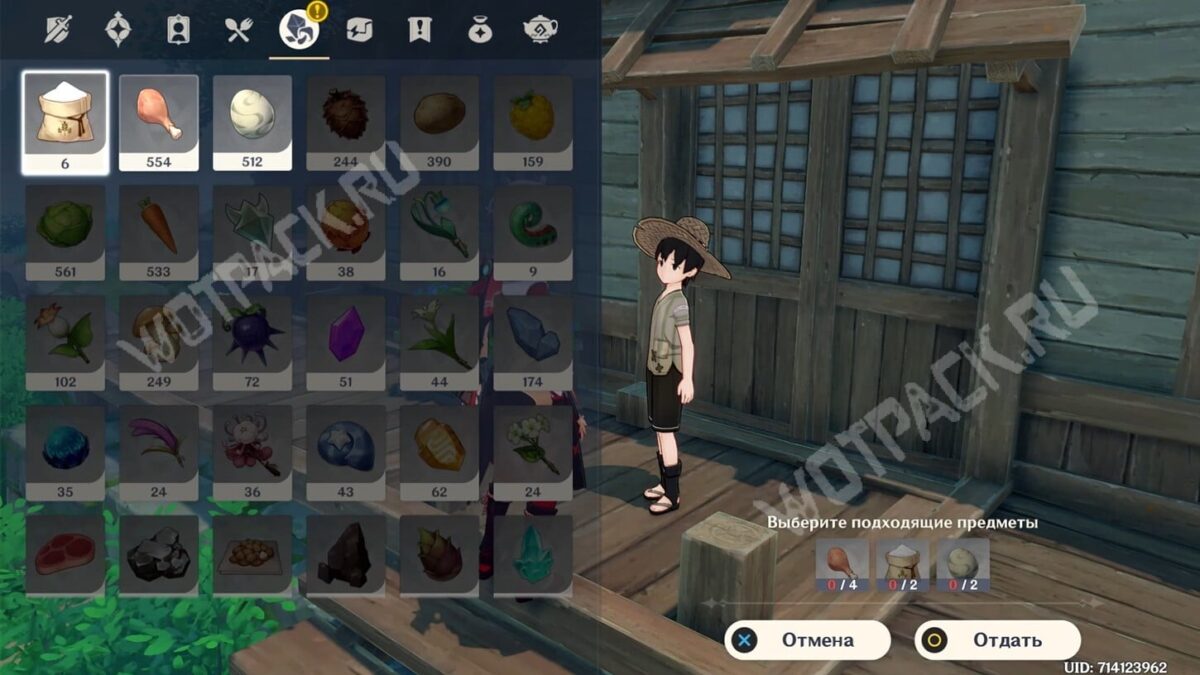This screenshot has width=1200, height=675.
Task: Select the green cabbage slot
Action: 65,232
